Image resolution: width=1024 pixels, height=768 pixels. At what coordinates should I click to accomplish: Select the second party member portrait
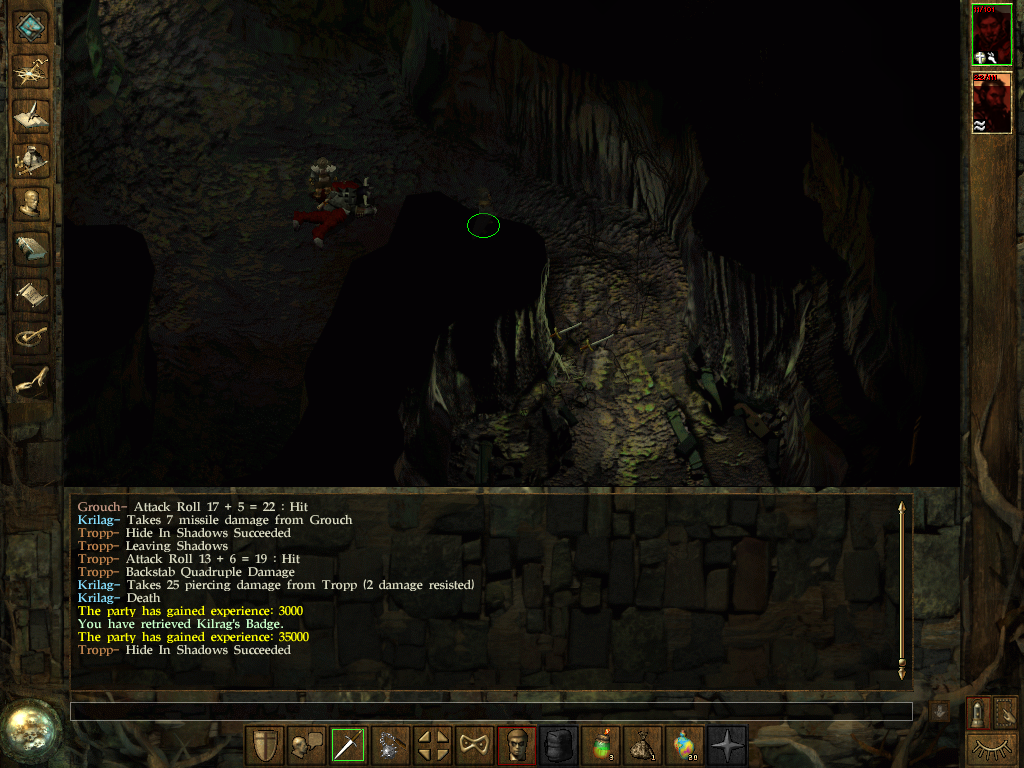991,102
